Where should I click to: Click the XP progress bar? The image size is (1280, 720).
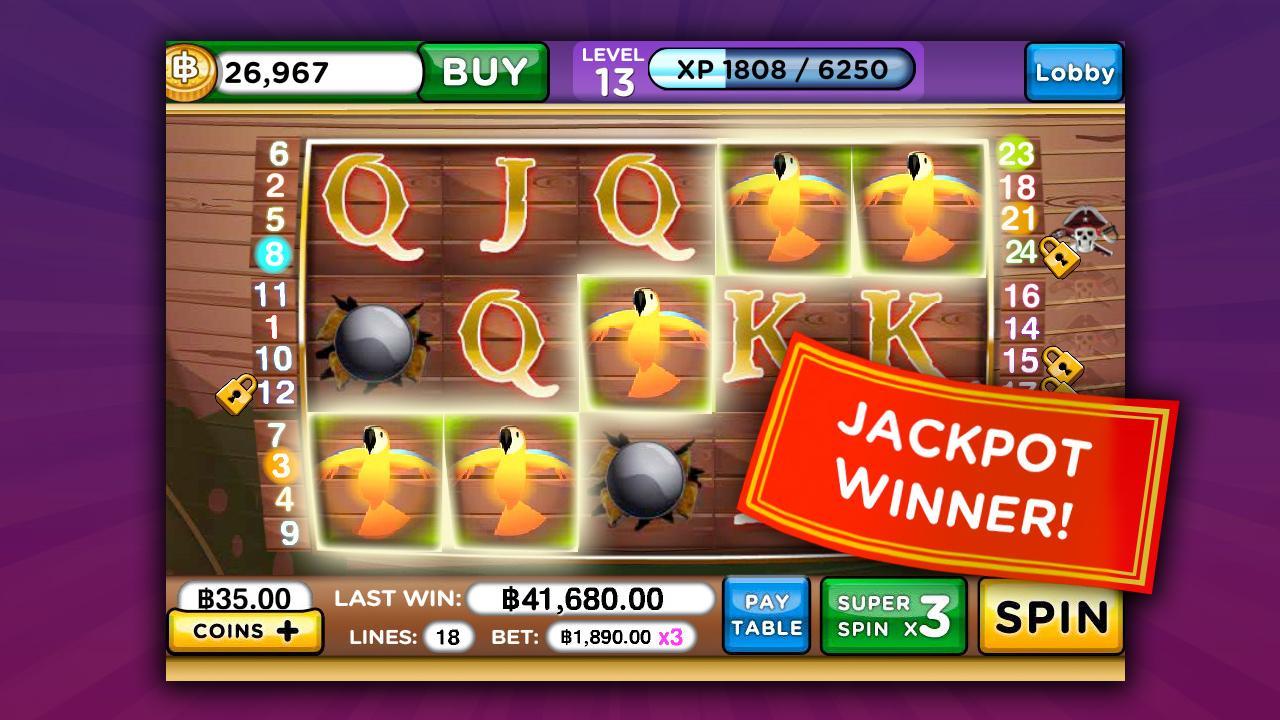[782, 70]
